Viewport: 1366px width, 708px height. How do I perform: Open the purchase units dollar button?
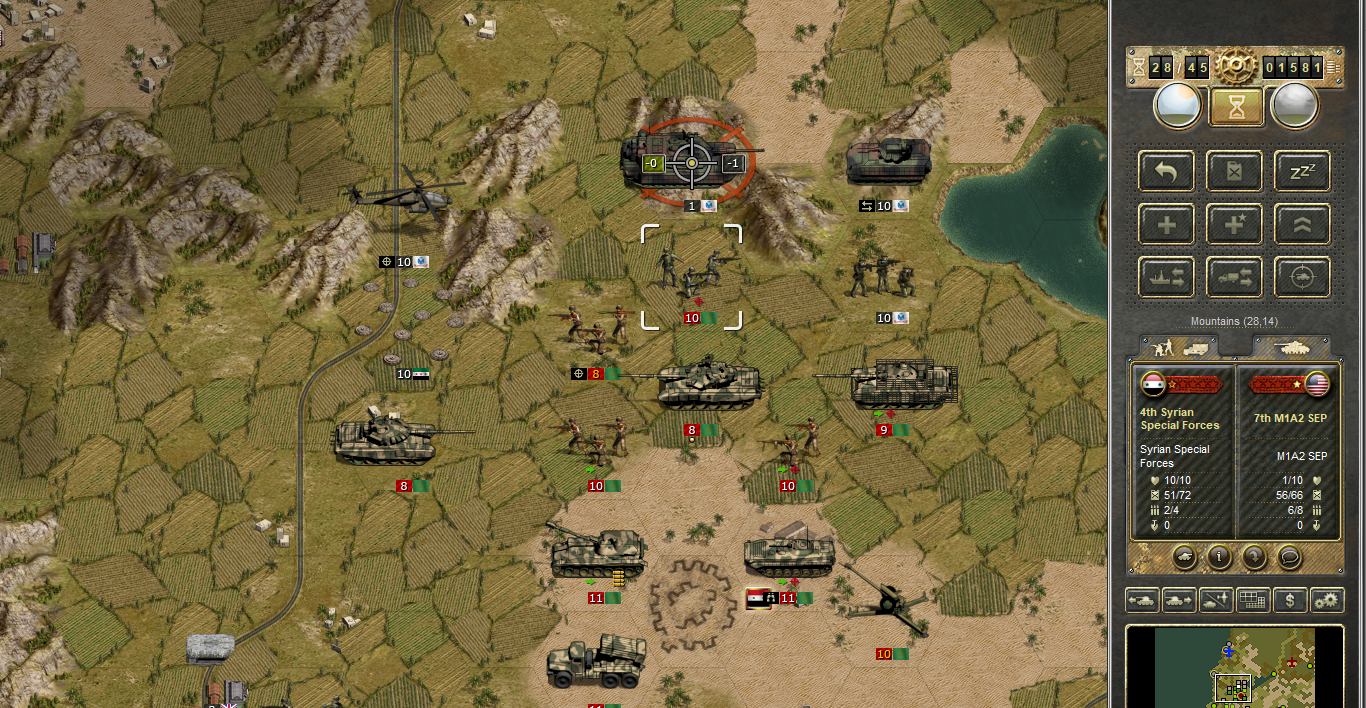pos(1291,601)
